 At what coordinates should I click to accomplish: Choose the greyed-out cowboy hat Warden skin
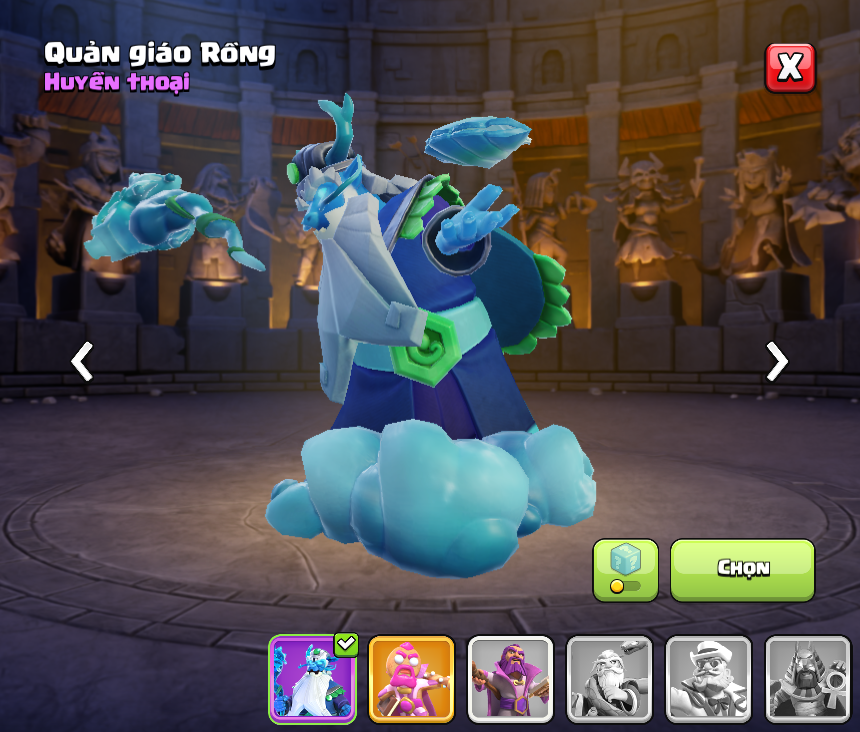(x=708, y=679)
